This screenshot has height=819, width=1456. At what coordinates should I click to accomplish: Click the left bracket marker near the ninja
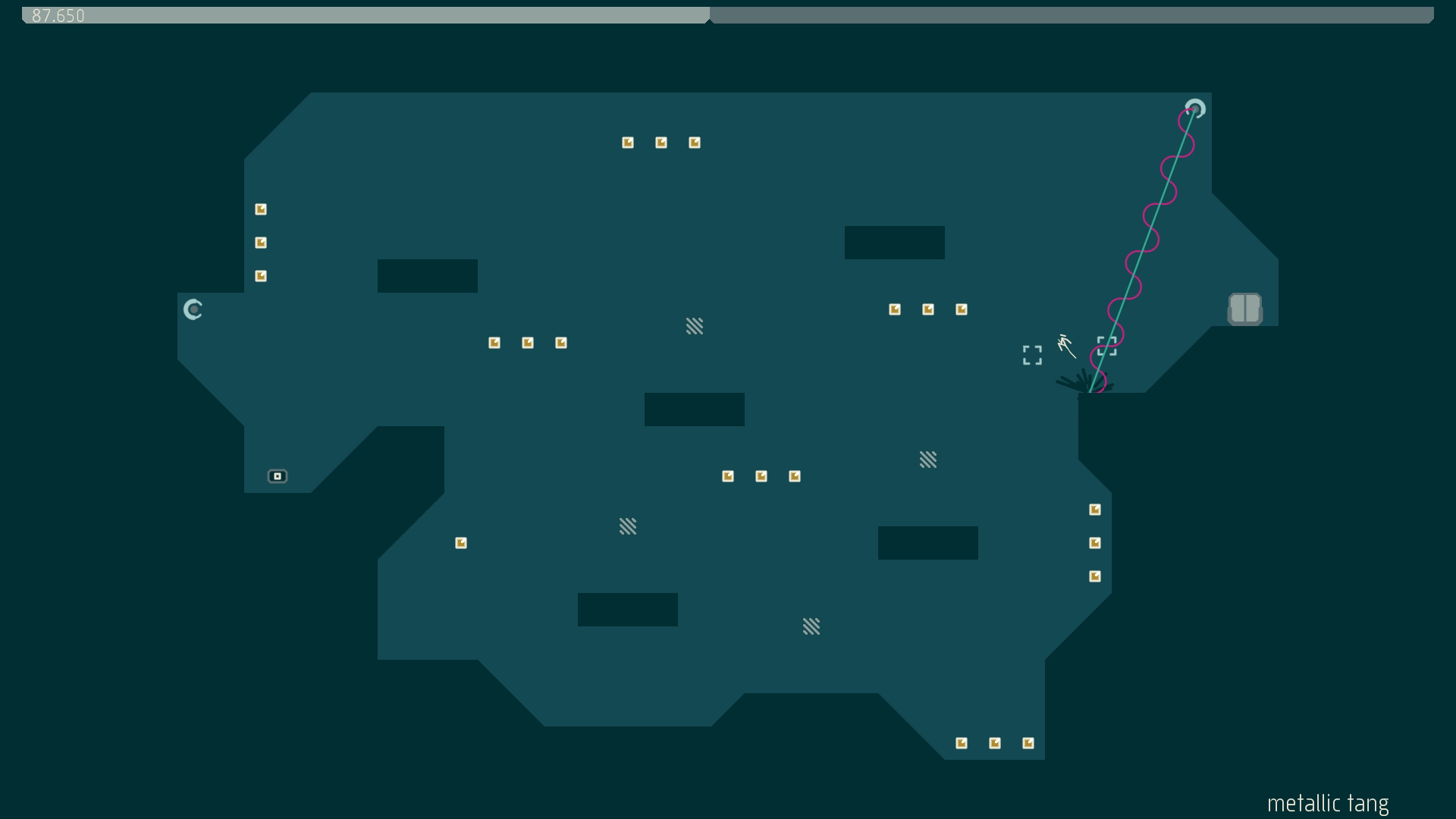1031,355
